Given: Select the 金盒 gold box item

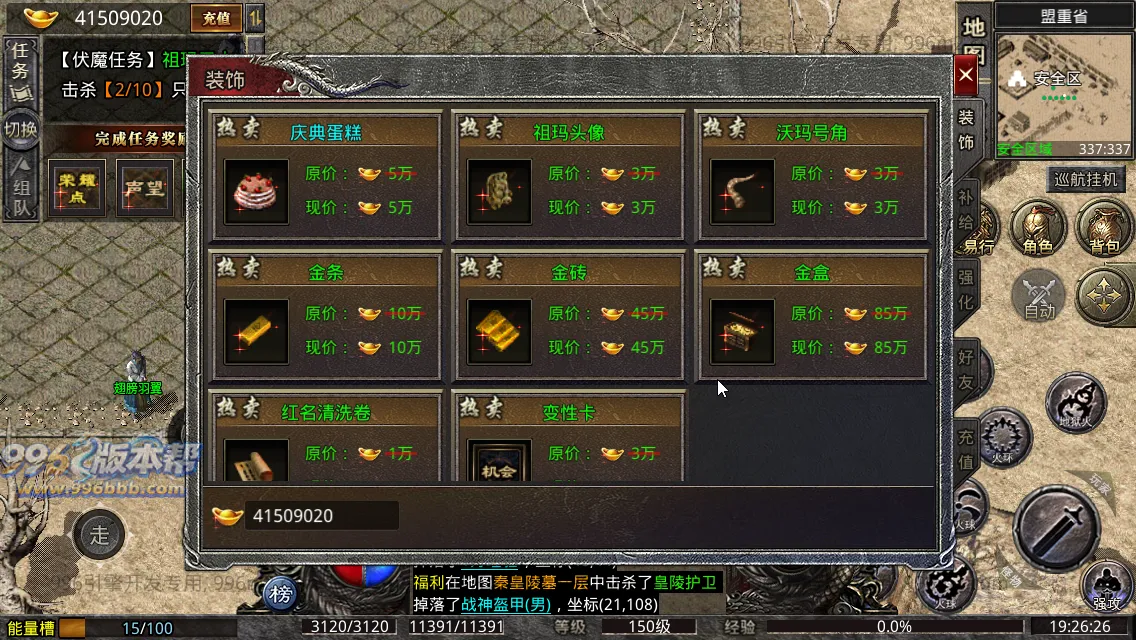Looking at the screenshot, I should pyautogui.click(x=743, y=332).
